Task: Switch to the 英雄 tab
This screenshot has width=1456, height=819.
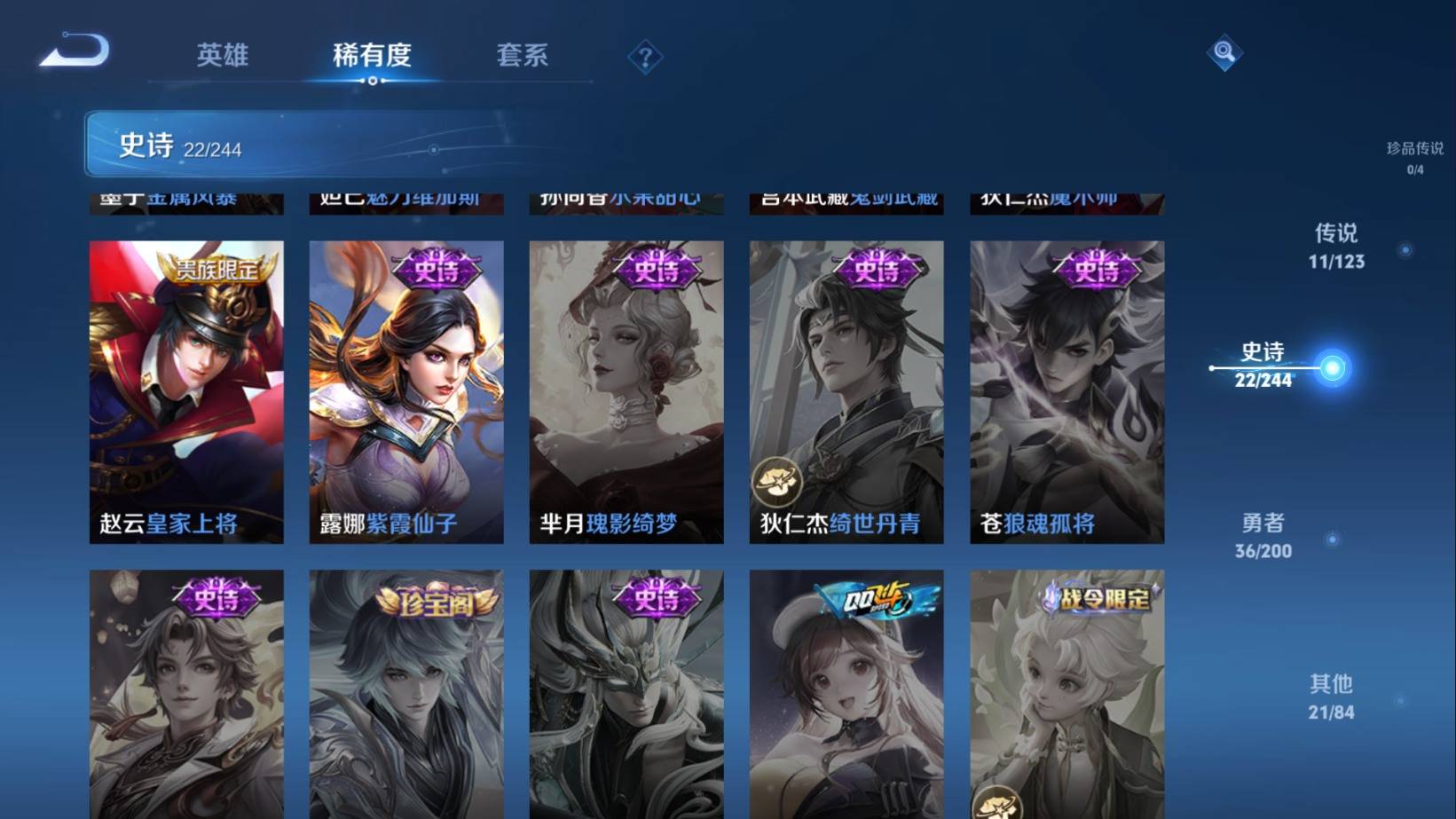Action: click(x=222, y=55)
